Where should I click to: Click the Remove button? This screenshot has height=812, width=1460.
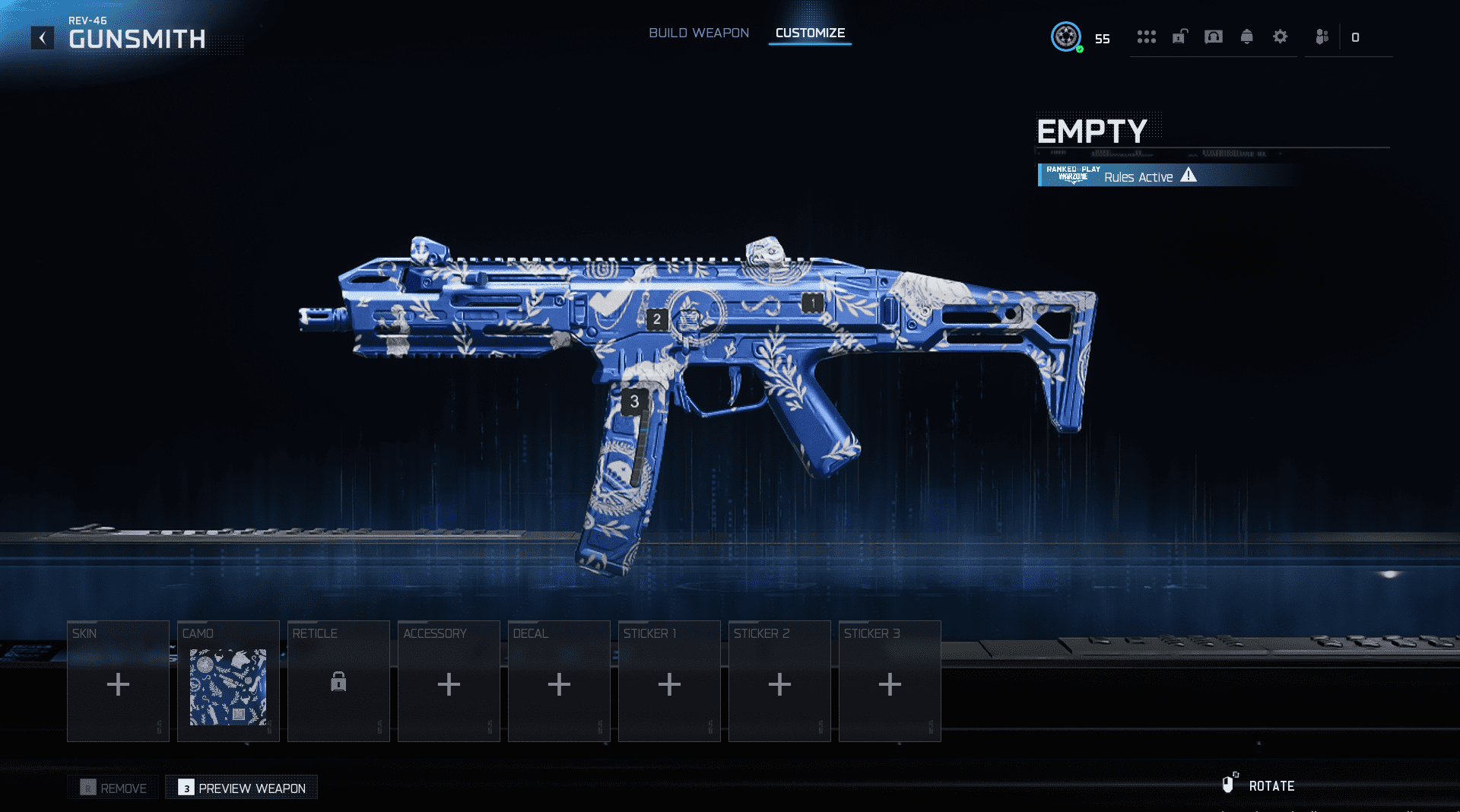coord(113,788)
